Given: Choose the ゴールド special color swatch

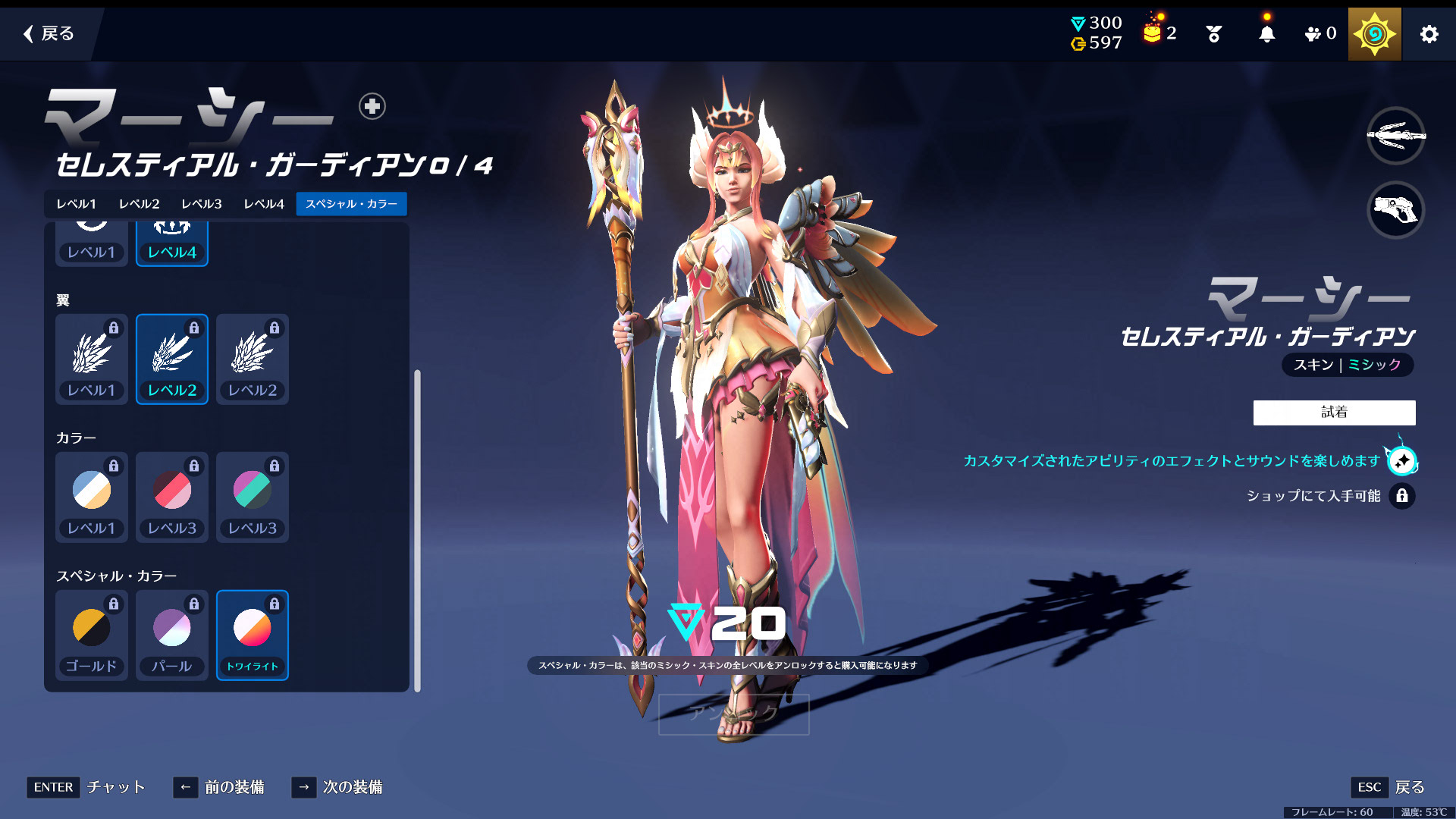Looking at the screenshot, I should tap(92, 635).
